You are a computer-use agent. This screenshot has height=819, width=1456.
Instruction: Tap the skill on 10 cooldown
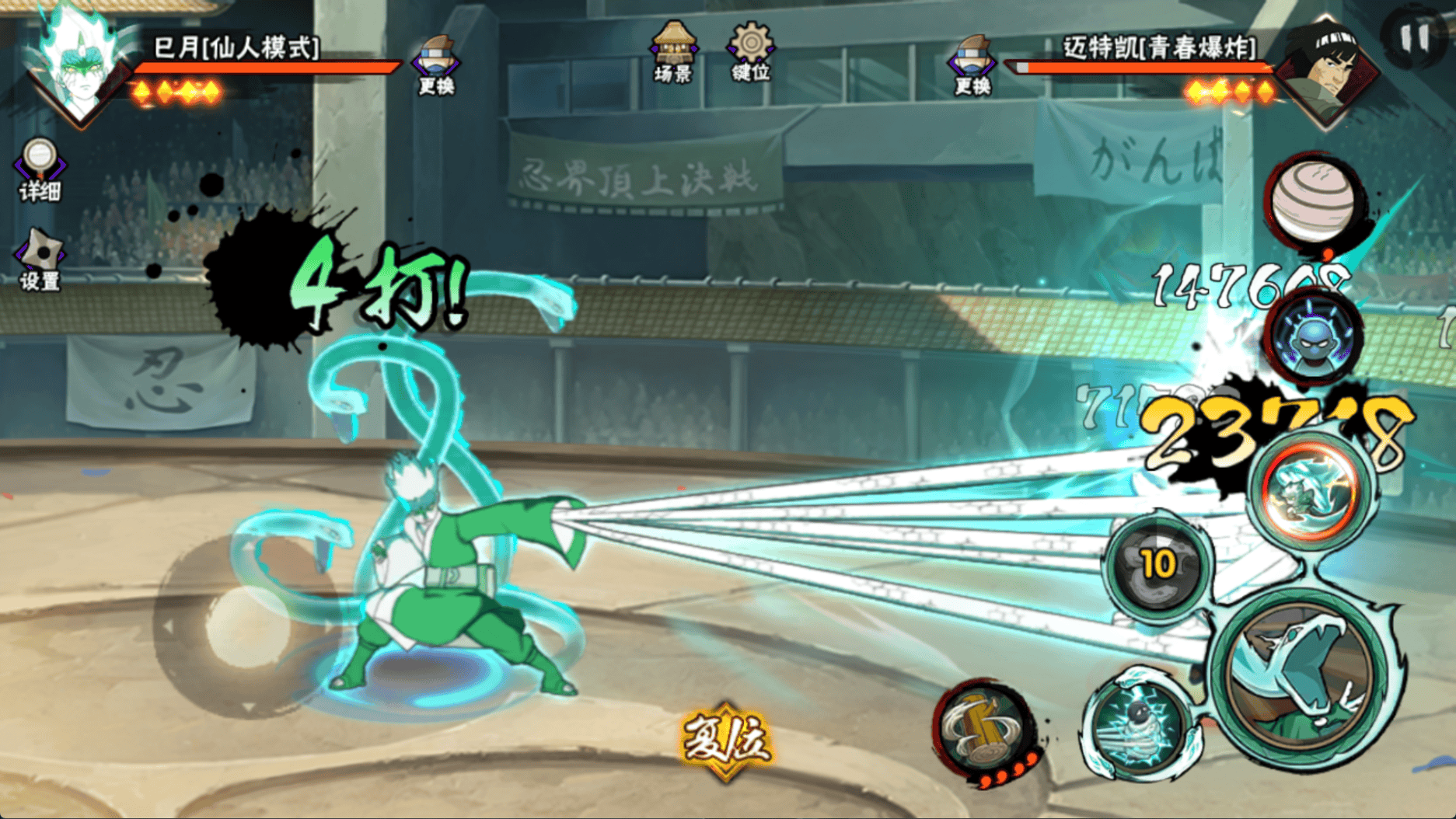[x=1157, y=566]
